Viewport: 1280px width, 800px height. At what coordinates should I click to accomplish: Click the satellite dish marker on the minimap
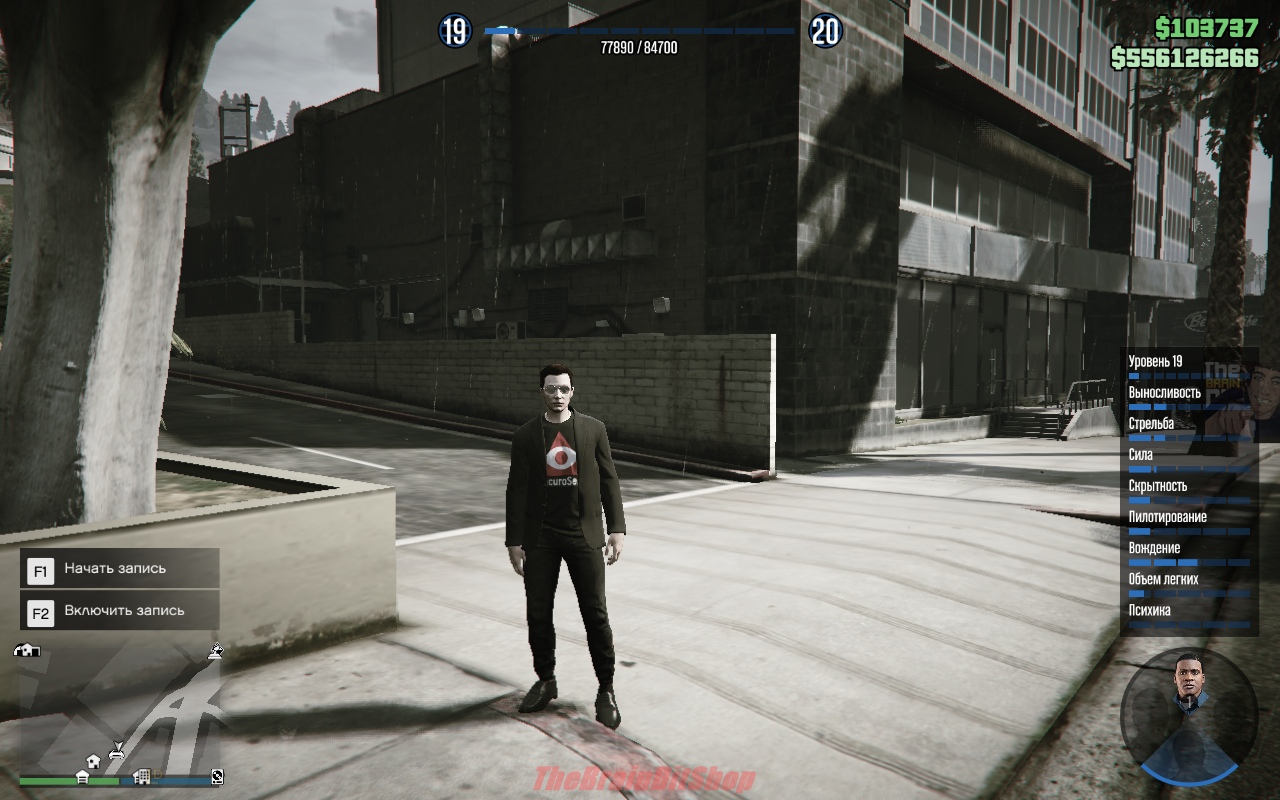click(x=215, y=651)
